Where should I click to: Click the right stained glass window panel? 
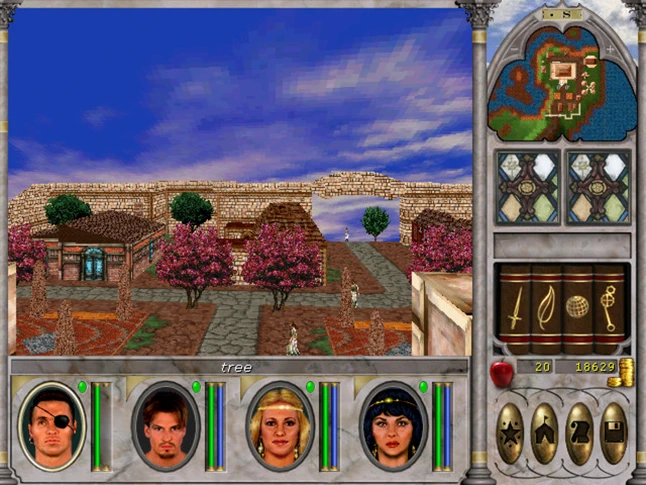(597, 187)
